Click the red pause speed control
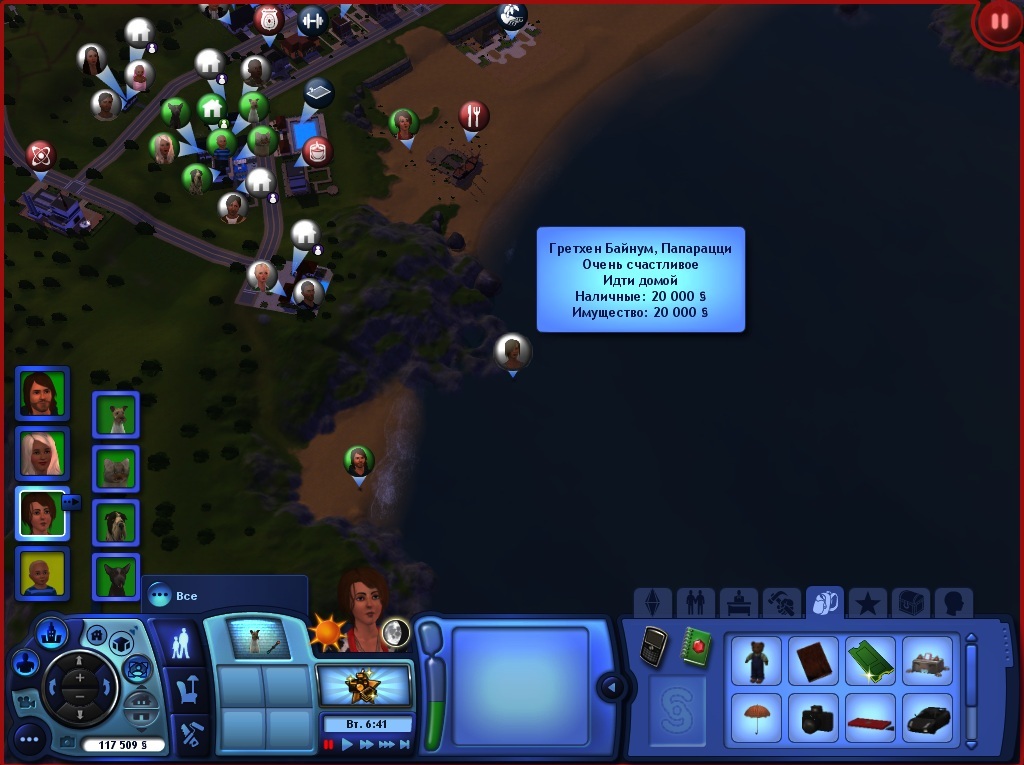The height and width of the screenshot is (765, 1024). pos(329,745)
